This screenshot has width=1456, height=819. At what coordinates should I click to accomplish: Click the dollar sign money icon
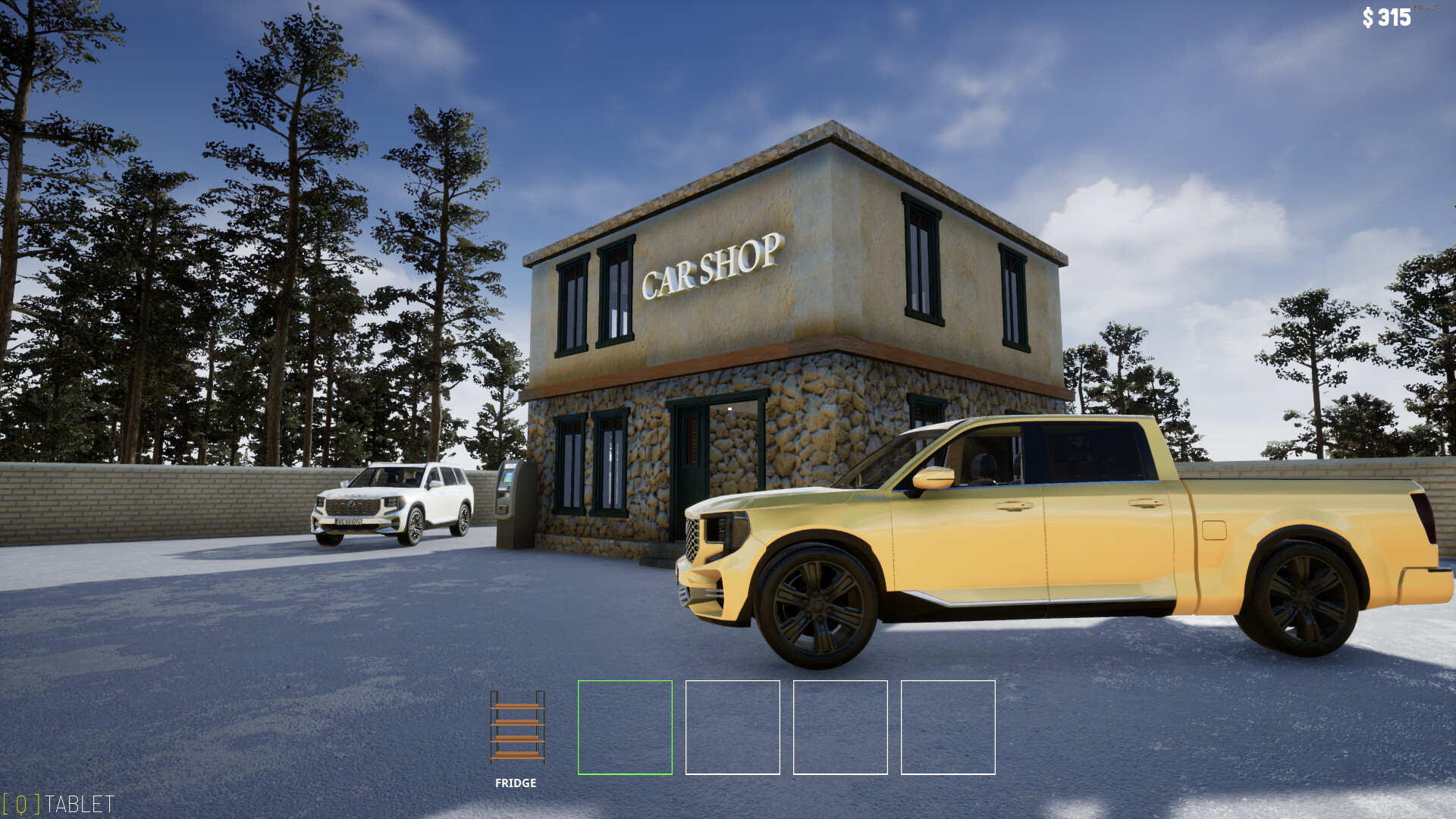tap(1369, 17)
